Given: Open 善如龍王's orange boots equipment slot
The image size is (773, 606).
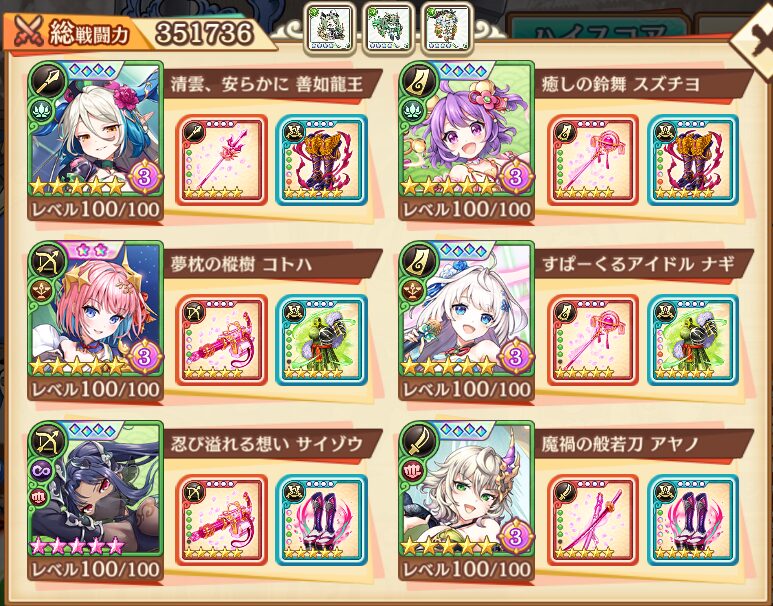Looking at the screenshot, I should pyautogui.click(x=321, y=160).
